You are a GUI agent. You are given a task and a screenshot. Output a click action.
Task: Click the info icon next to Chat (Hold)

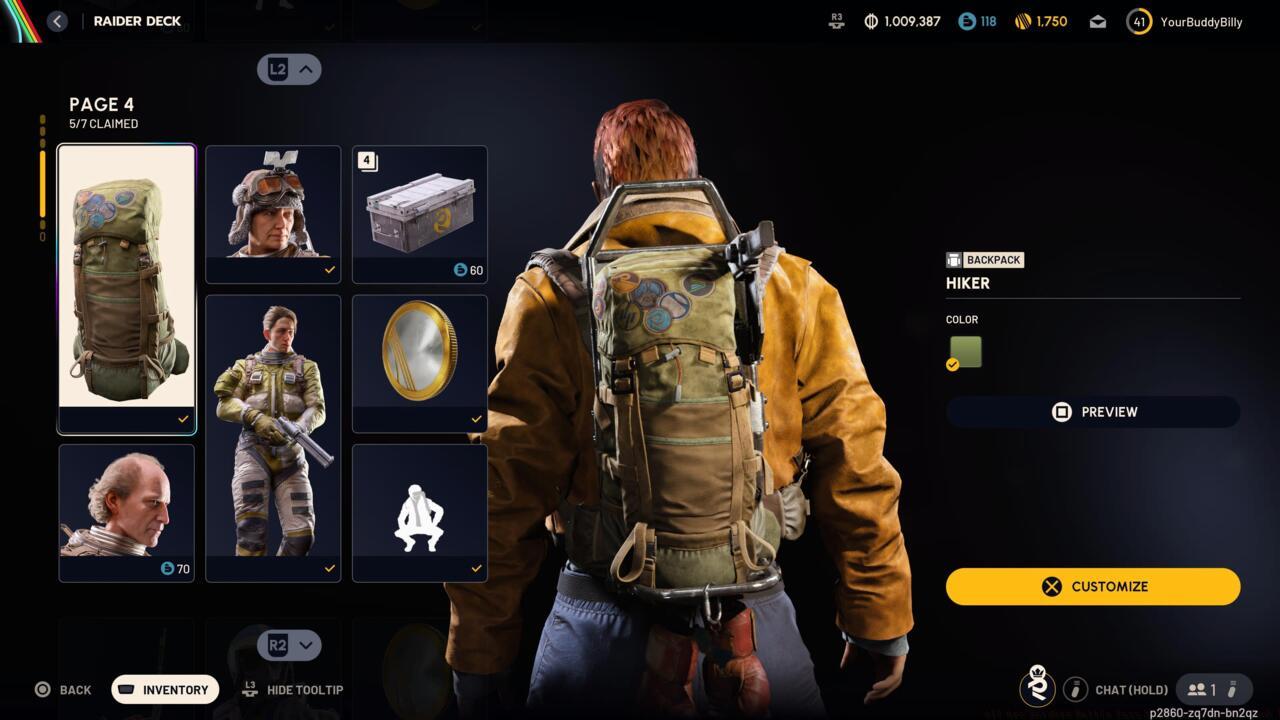[1076, 689]
